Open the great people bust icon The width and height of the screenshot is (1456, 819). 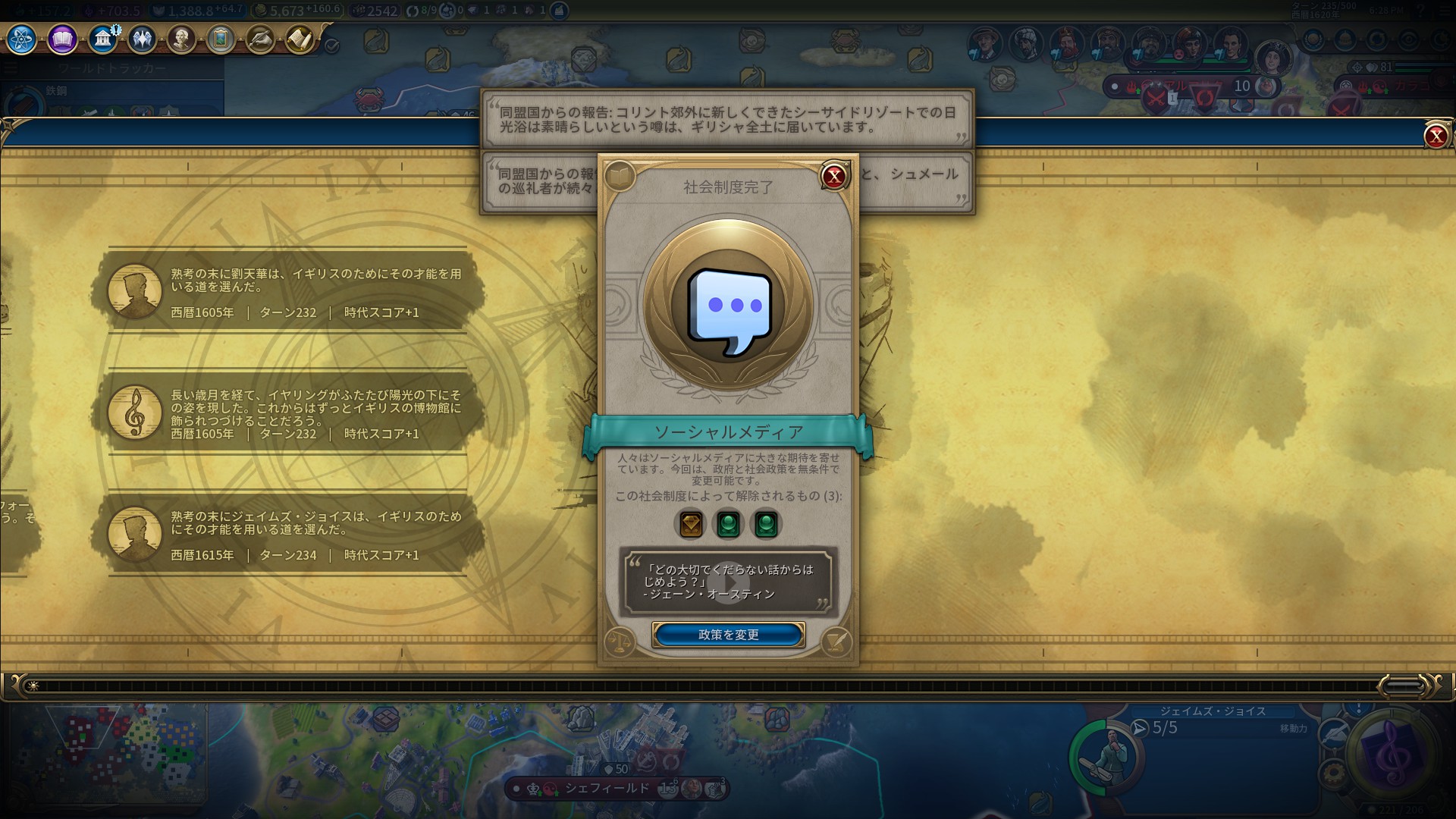[x=181, y=39]
